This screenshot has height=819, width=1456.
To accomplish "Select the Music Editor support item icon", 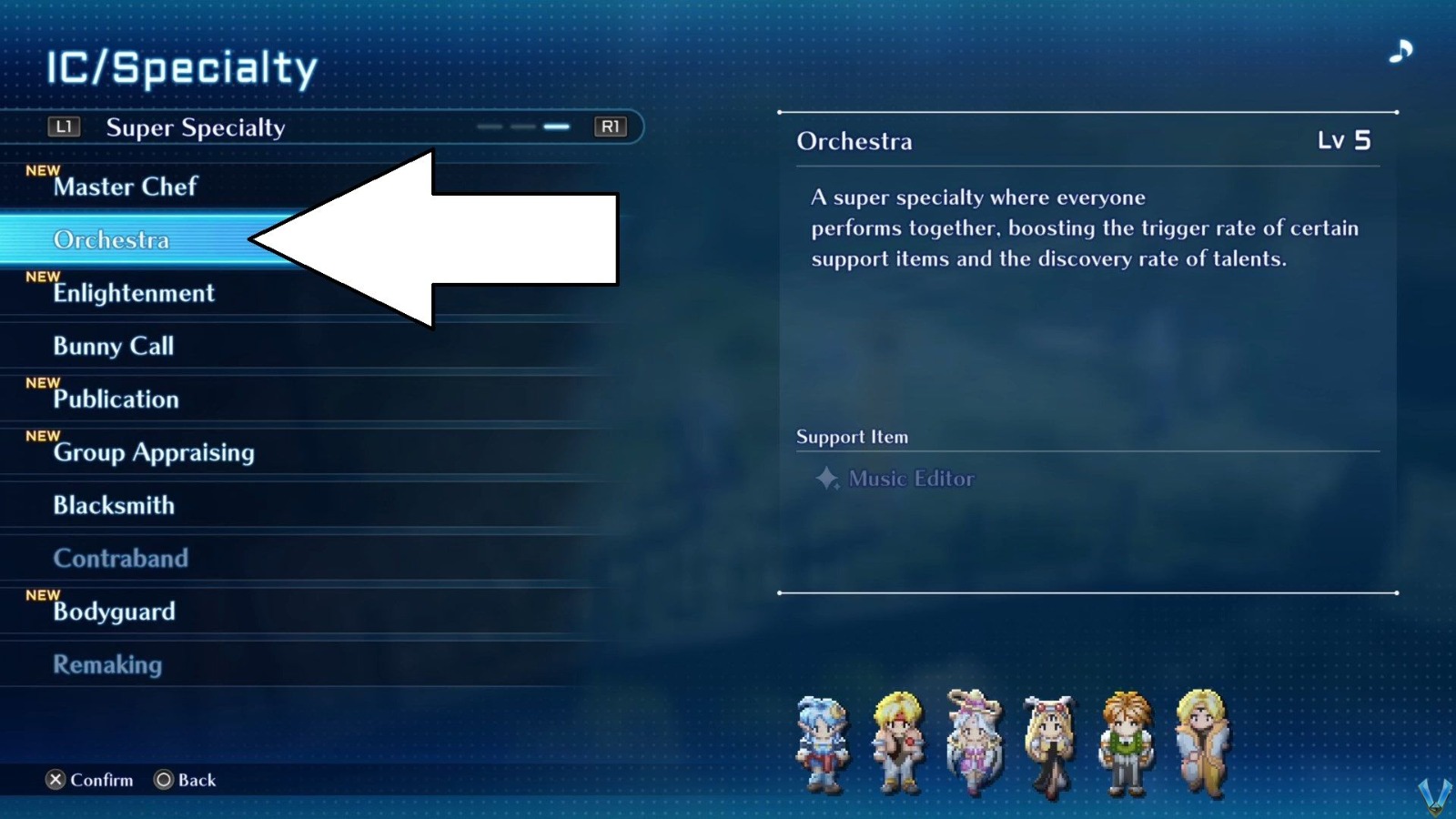I will point(827,480).
